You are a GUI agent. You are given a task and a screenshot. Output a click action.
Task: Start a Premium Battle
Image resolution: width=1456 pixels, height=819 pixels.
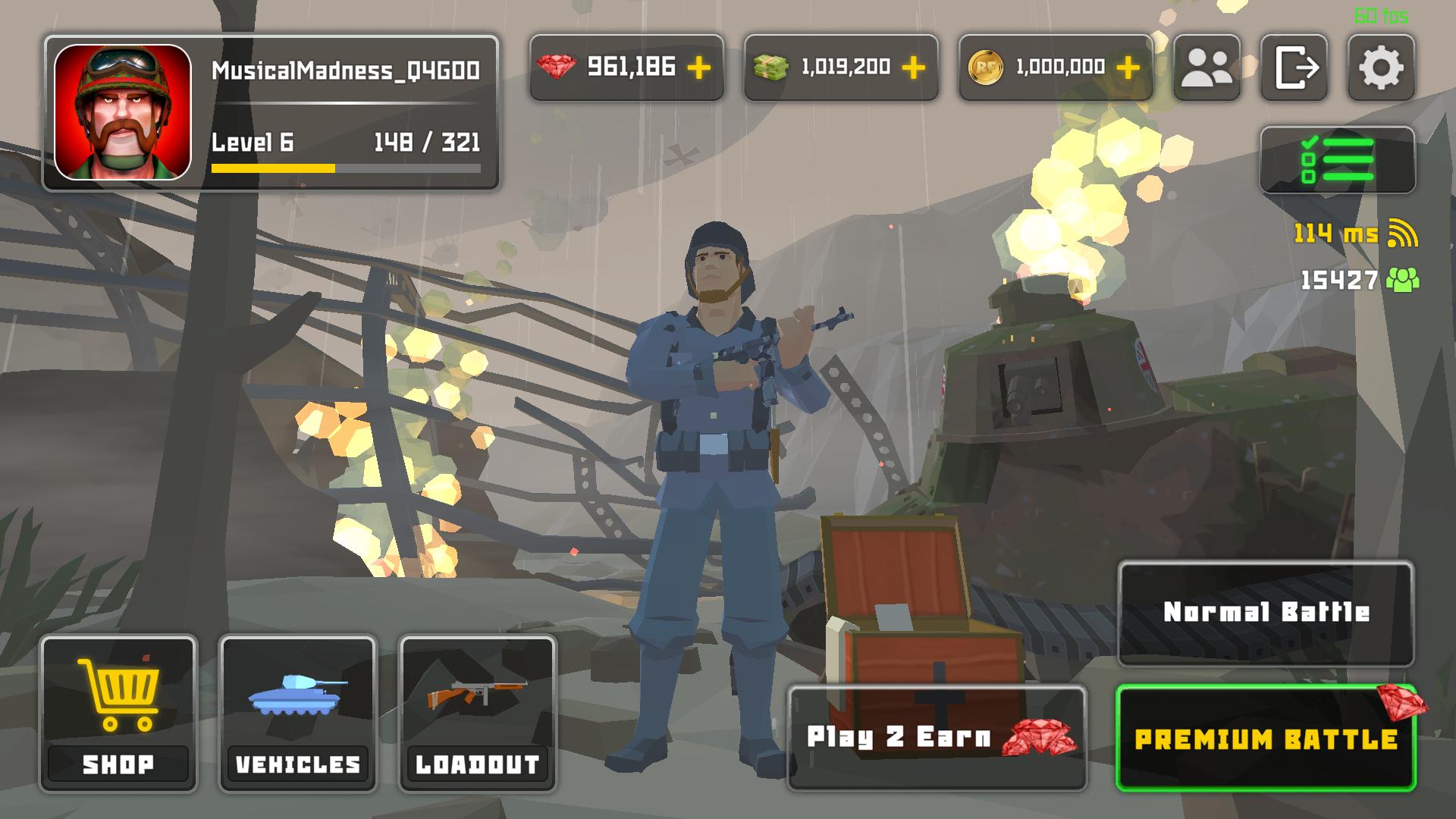pyautogui.click(x=1266, y=739)
